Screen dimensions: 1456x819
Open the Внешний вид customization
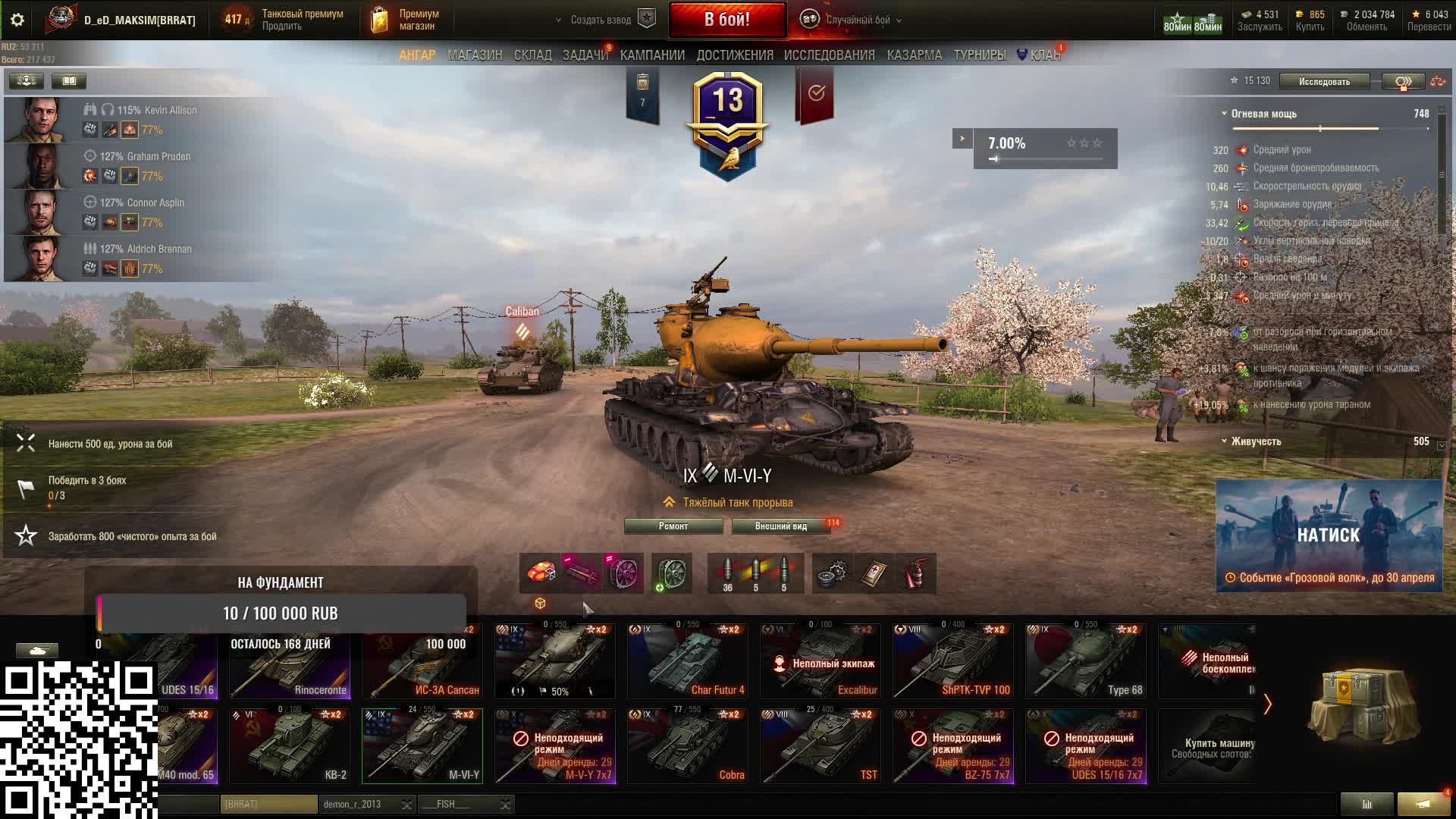(780, 526)
